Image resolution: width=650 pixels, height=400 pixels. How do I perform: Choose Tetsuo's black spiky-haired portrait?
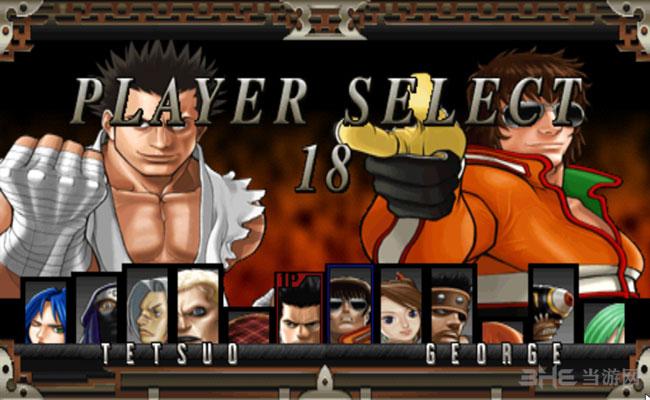click(299, 313)
